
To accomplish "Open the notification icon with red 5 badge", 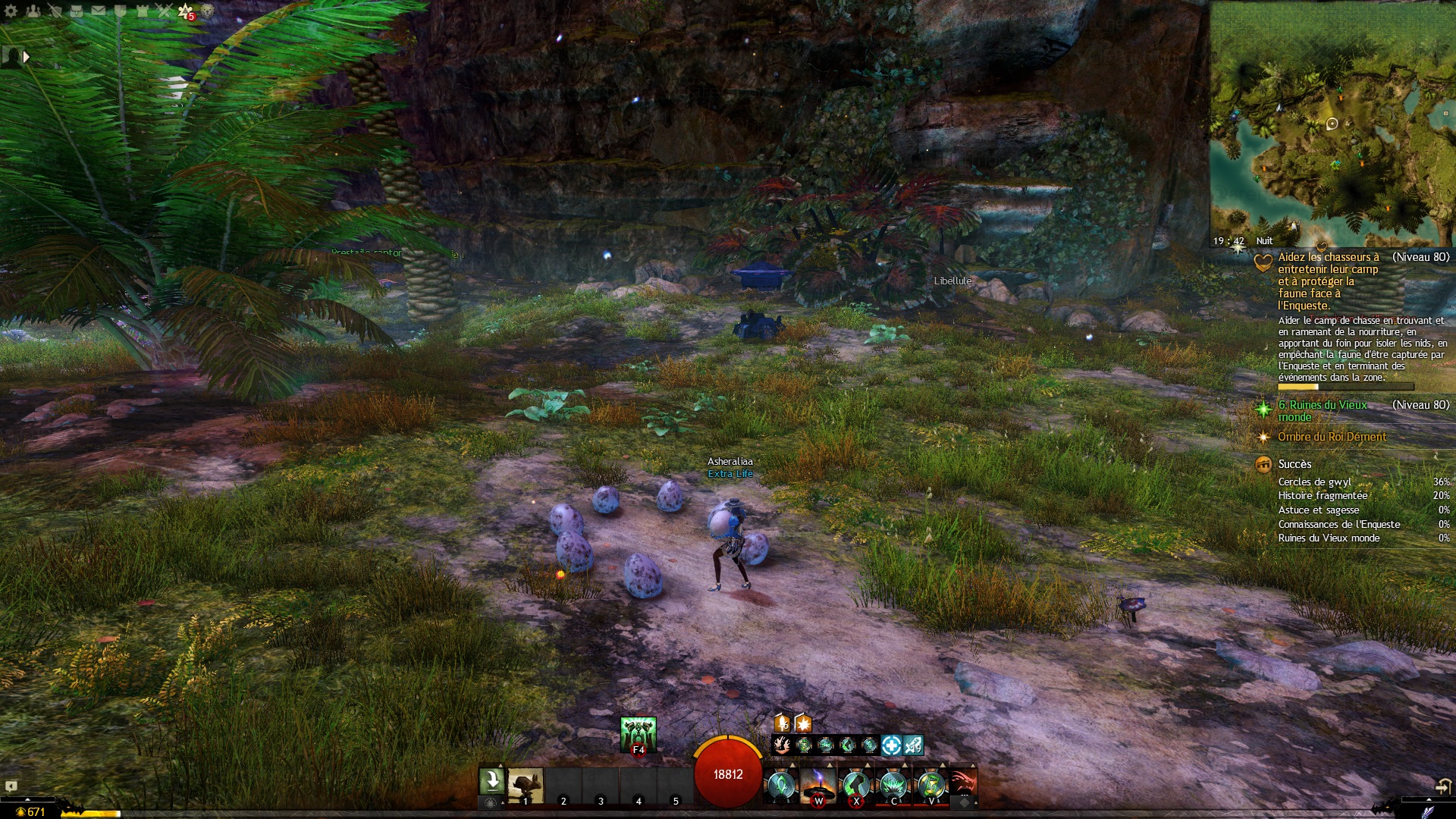I will click(186, 11).
